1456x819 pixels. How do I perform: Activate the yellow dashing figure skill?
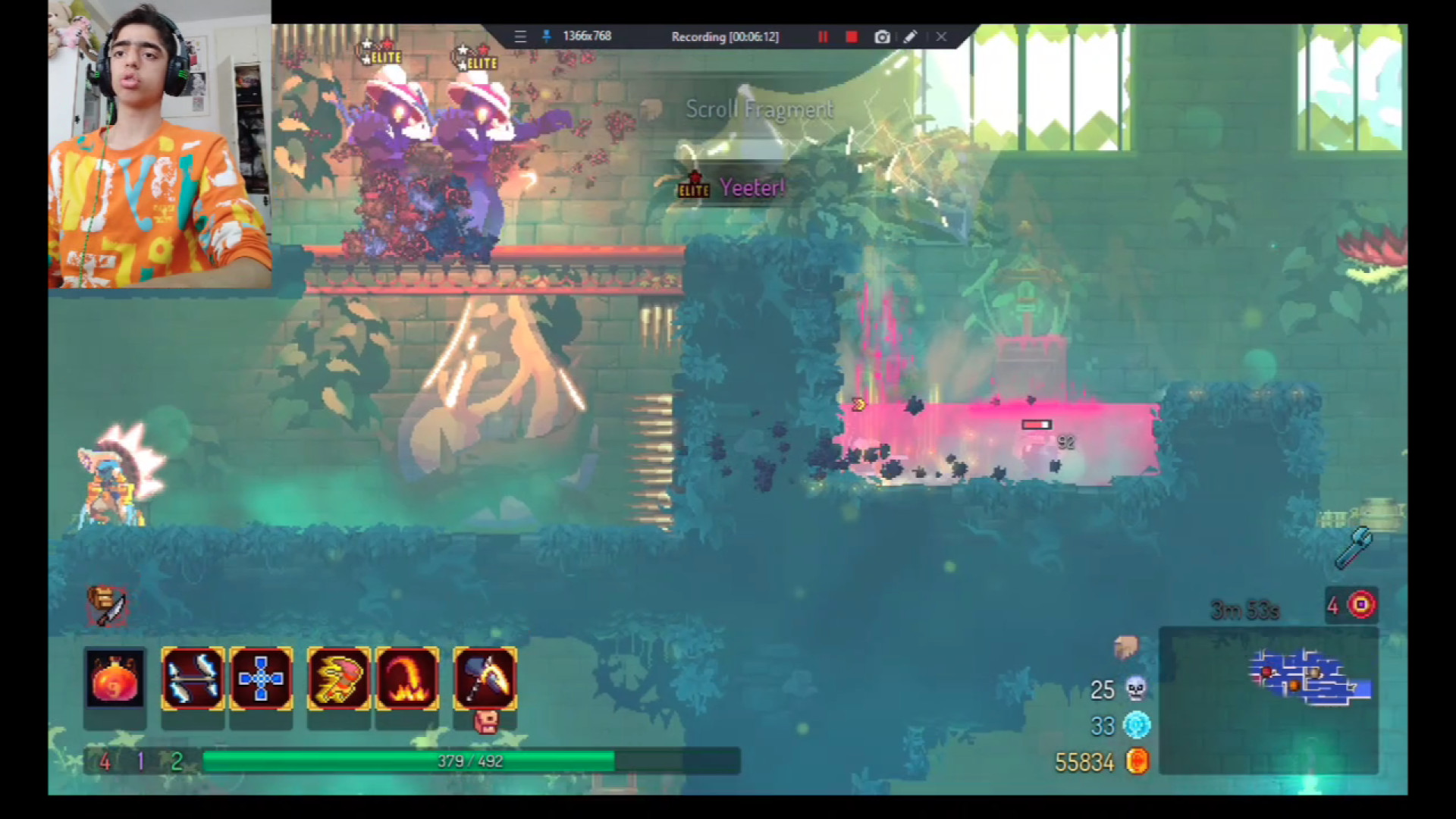pos(339,679)
